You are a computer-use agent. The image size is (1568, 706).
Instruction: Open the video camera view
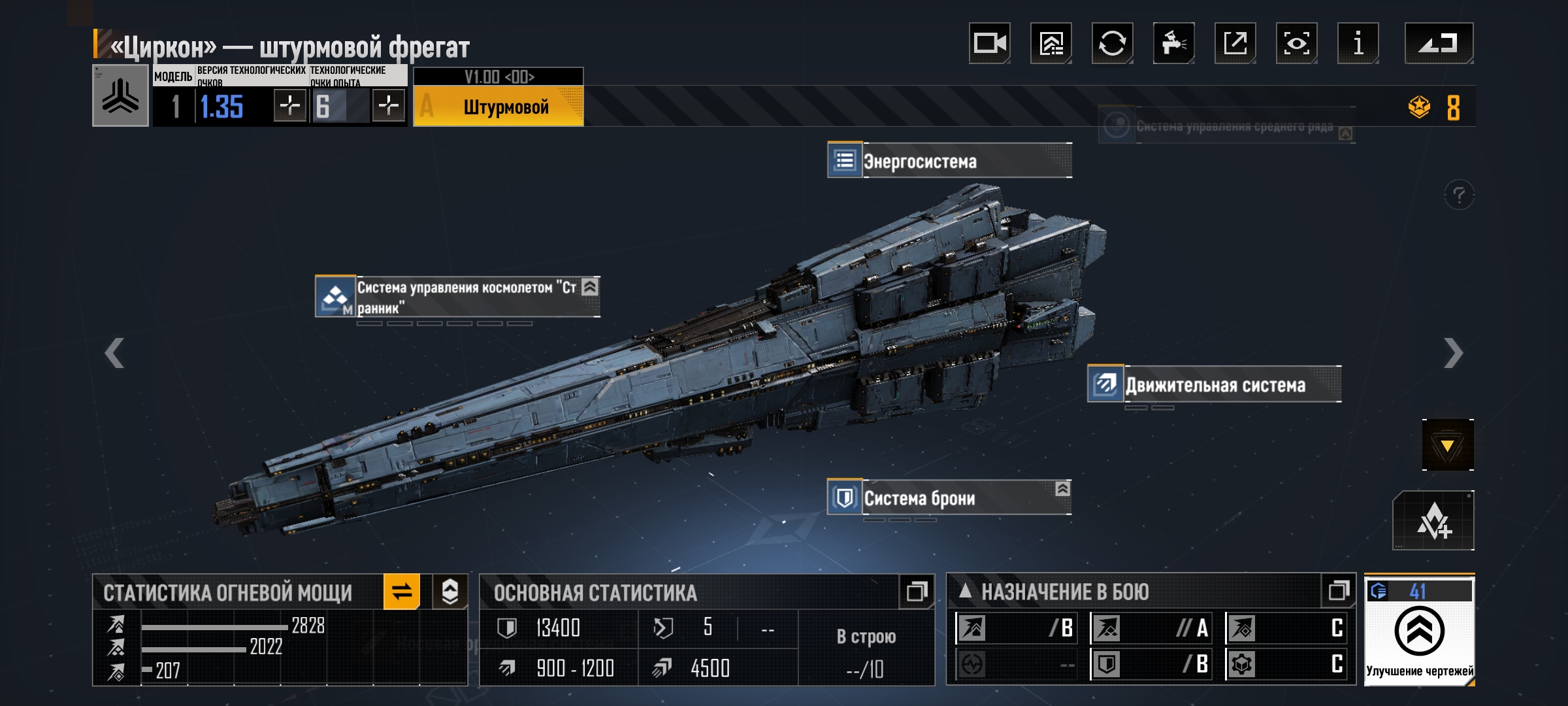pyautogui.click(x=989, y=43)
